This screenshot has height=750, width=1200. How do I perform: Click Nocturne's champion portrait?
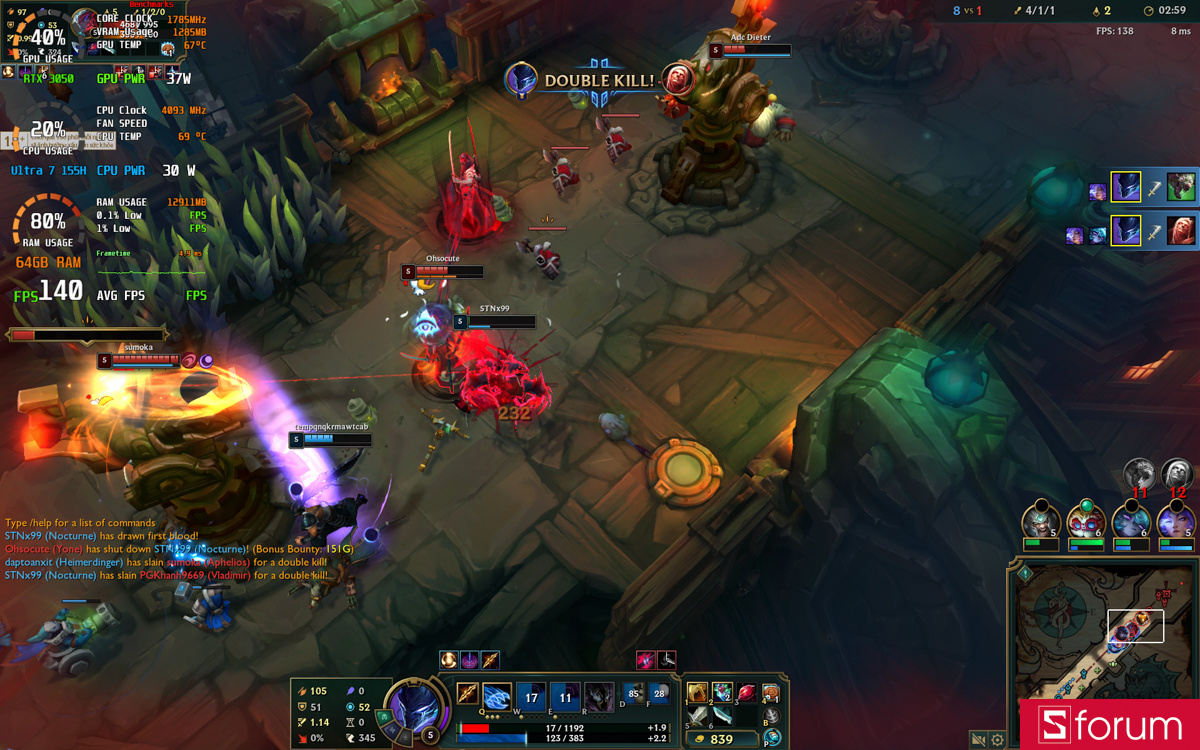coord(414,706)
